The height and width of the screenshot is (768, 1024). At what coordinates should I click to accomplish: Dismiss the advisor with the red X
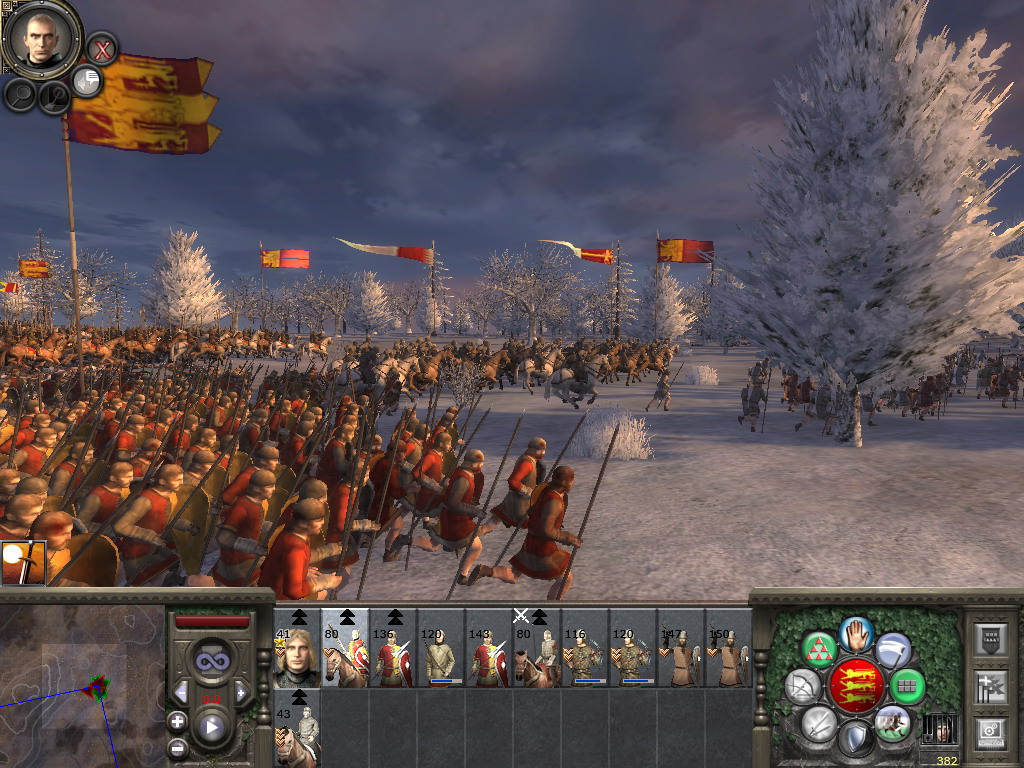coord(101,47)
